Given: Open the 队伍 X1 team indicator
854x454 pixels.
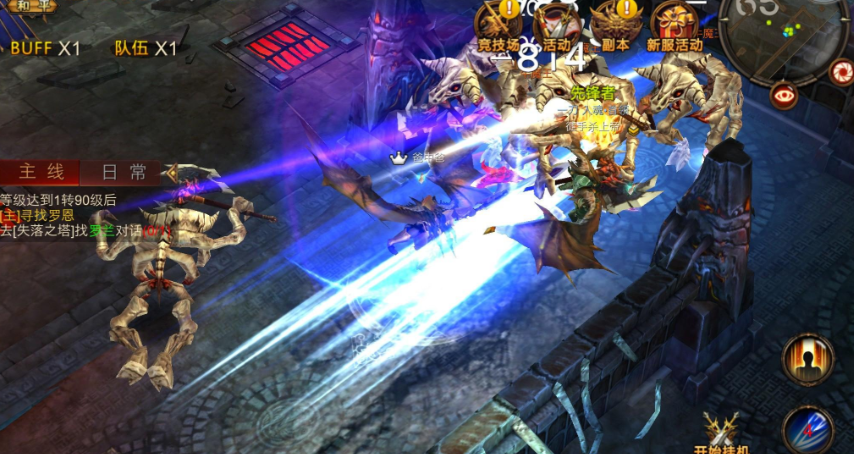Looking at the screenshot, I should click(x=145, y=48).
